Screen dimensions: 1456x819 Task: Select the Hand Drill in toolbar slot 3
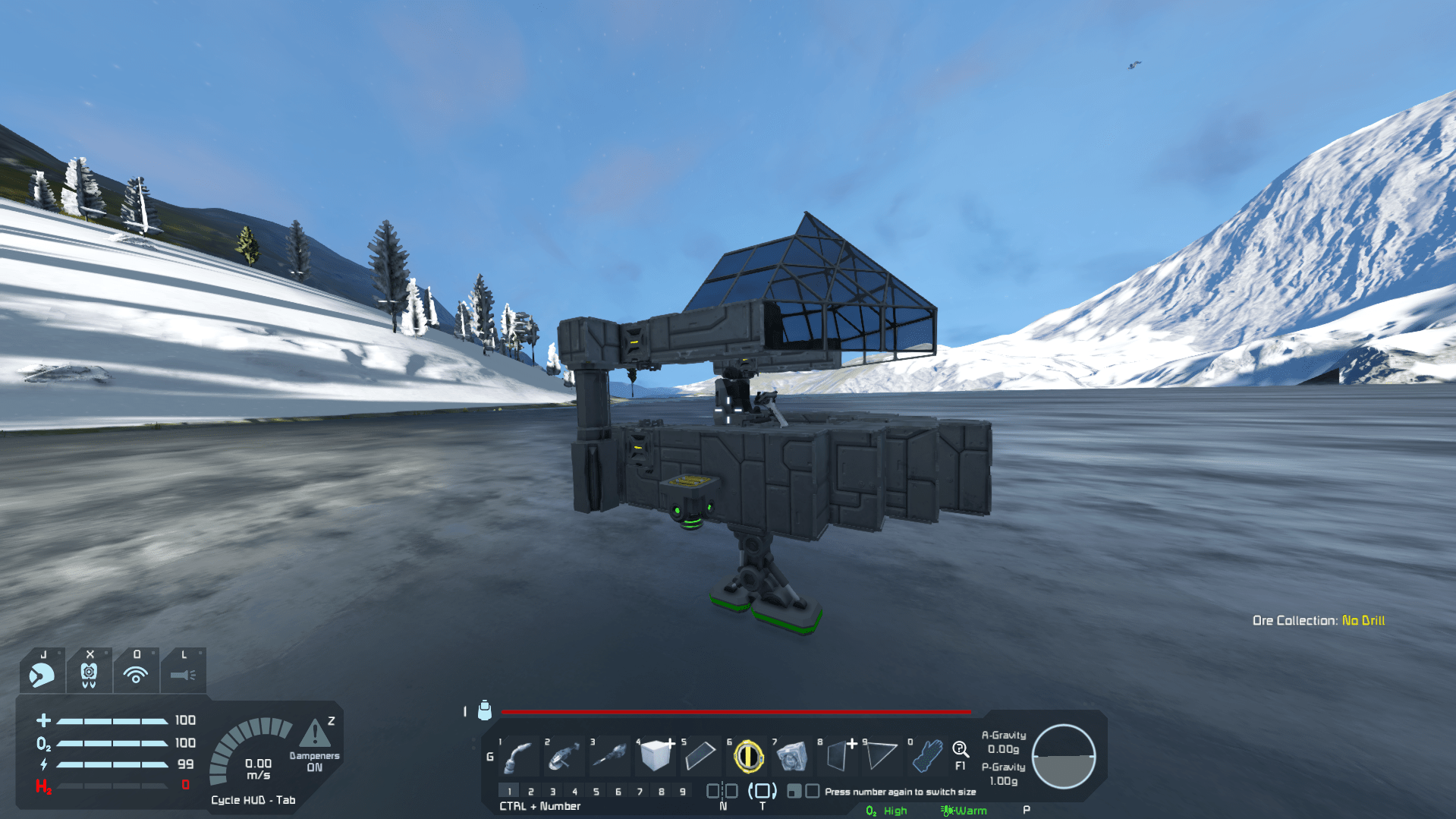609,755
